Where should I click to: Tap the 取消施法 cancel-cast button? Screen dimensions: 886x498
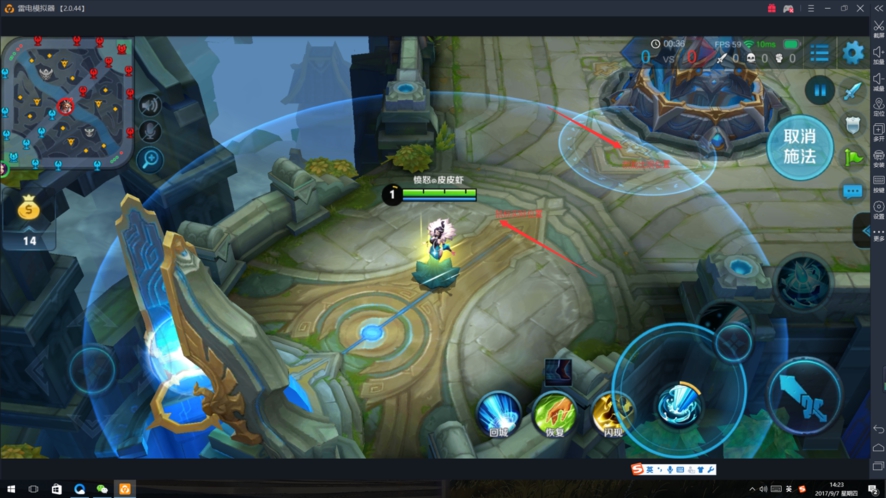800,146
